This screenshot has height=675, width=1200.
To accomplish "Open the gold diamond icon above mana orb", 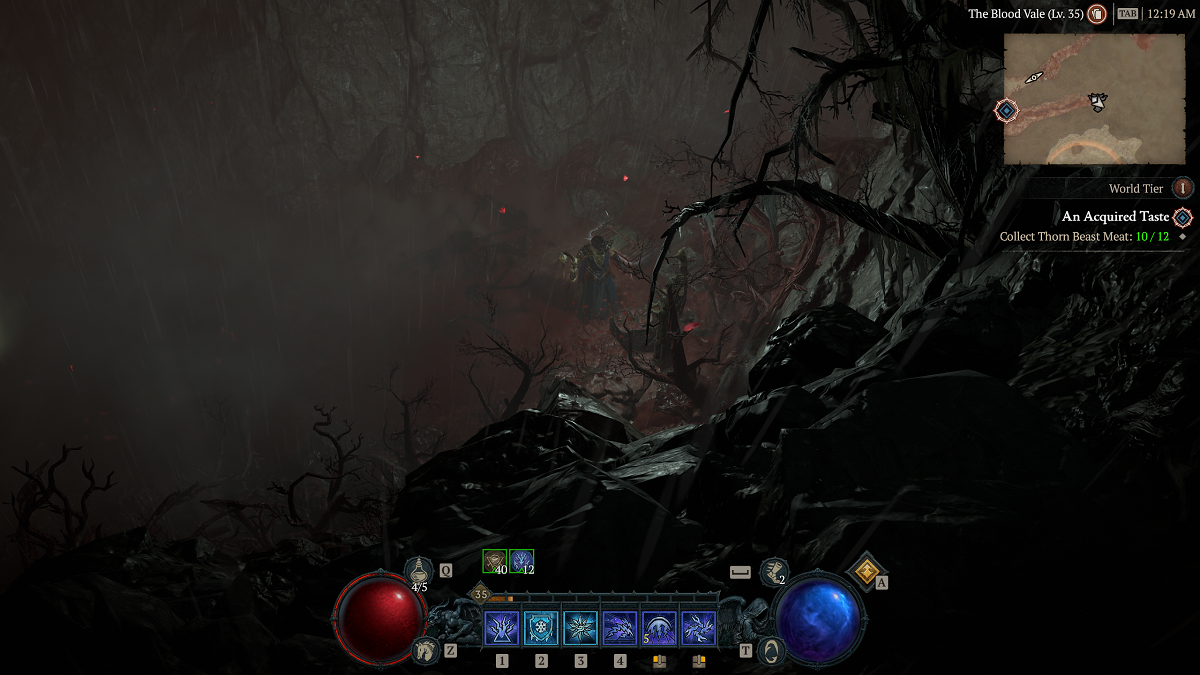I will pyautogui.click(x=864, y=571).
